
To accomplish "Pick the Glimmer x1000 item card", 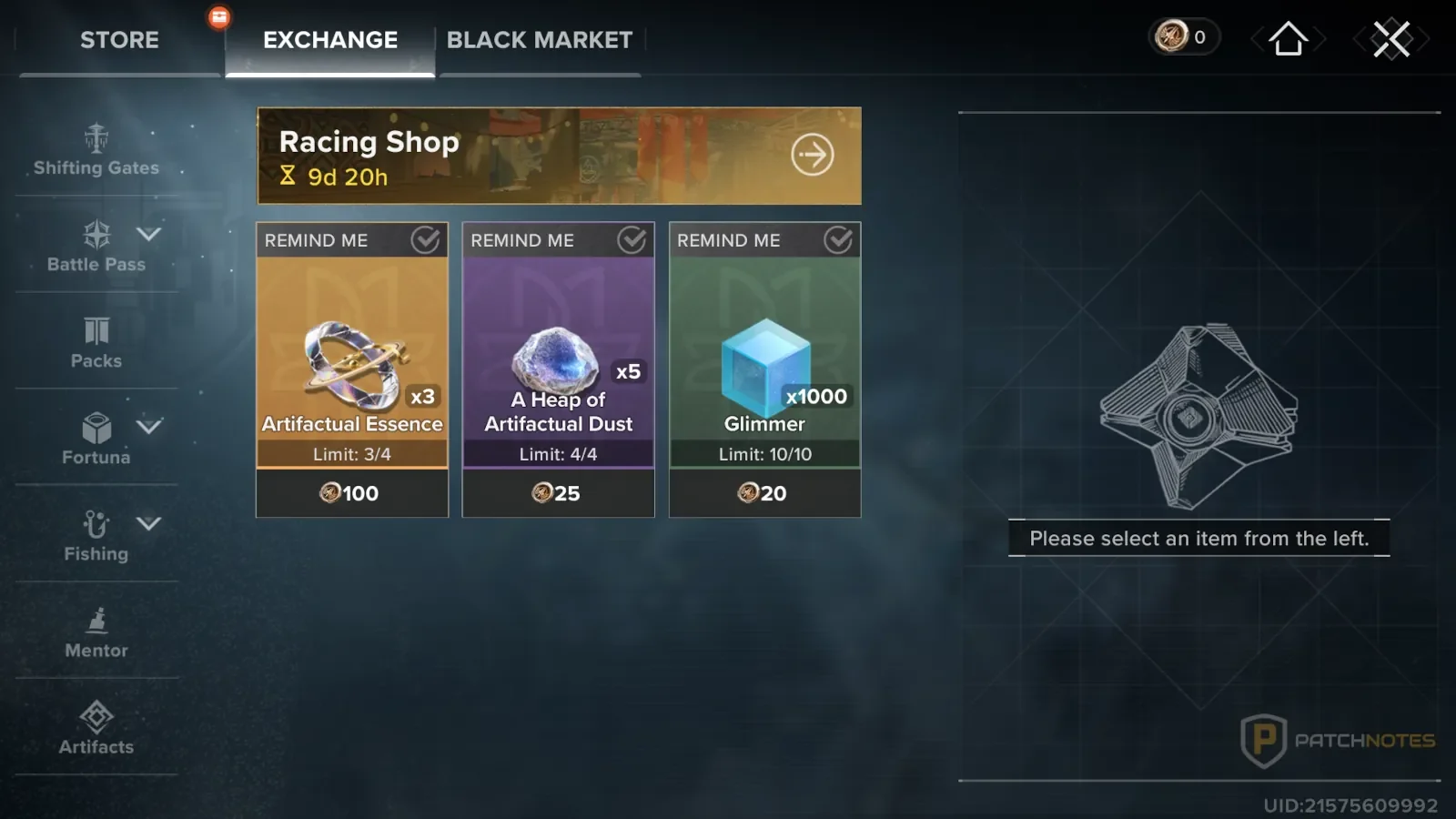I will tap(764, 364).
